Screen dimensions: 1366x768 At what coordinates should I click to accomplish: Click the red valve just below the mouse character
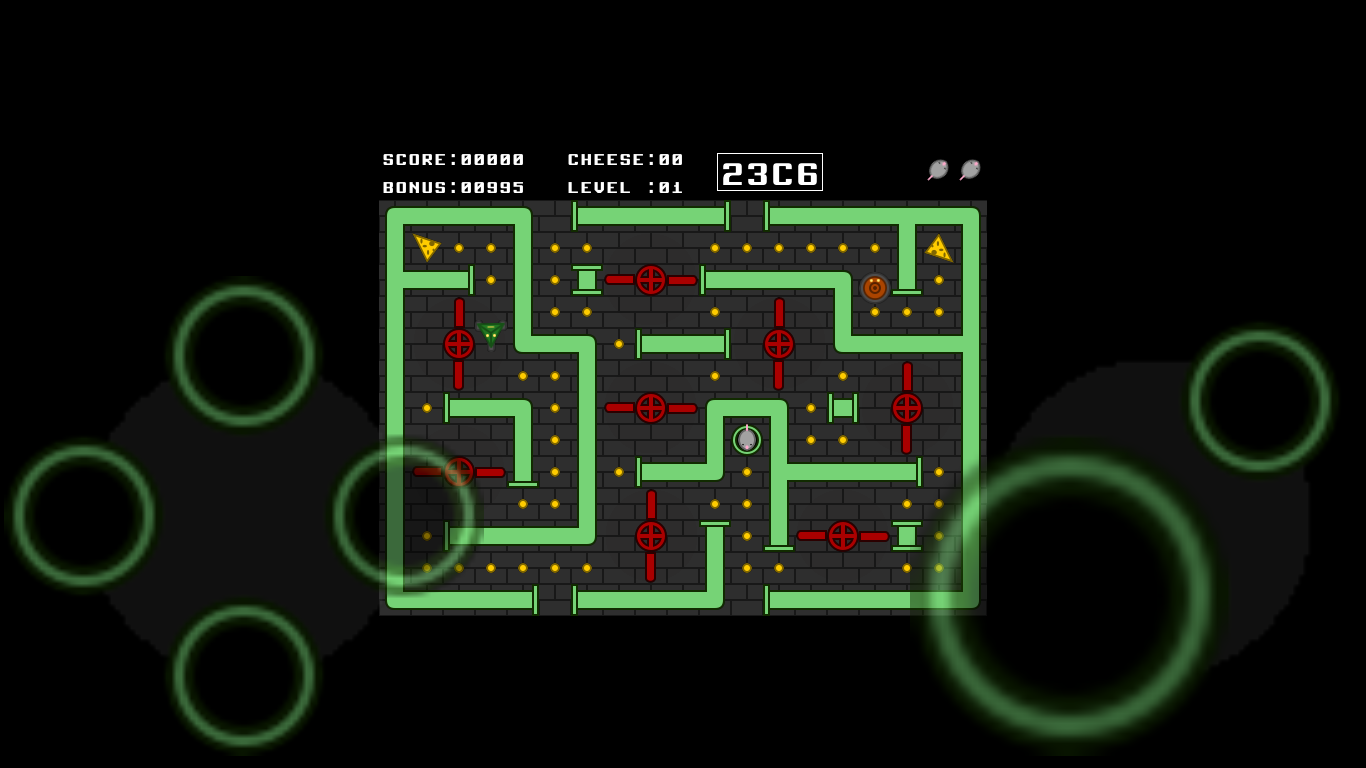[x=840, y=536]
